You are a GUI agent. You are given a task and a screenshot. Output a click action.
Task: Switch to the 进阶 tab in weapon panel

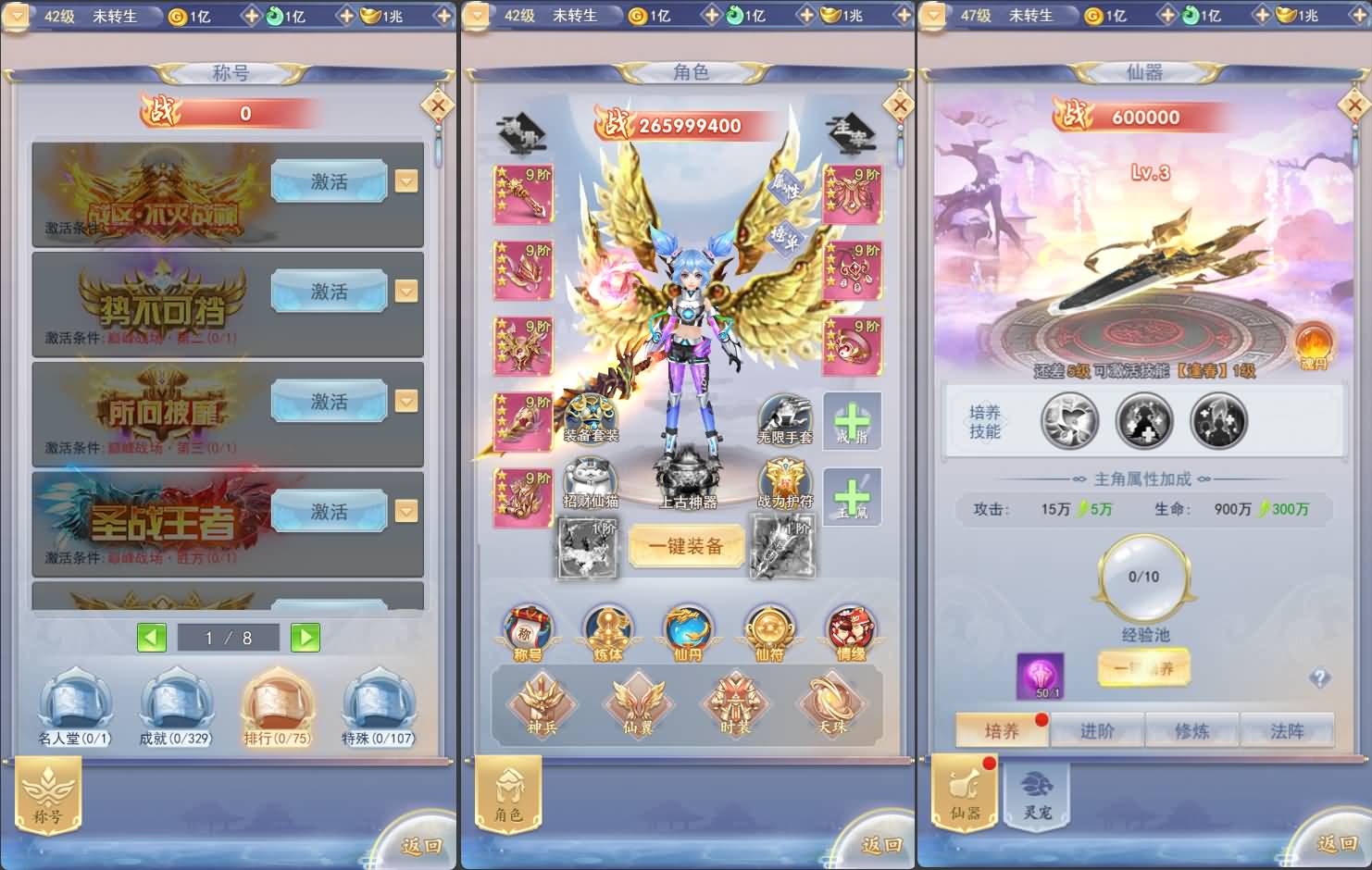[1097, 730]
